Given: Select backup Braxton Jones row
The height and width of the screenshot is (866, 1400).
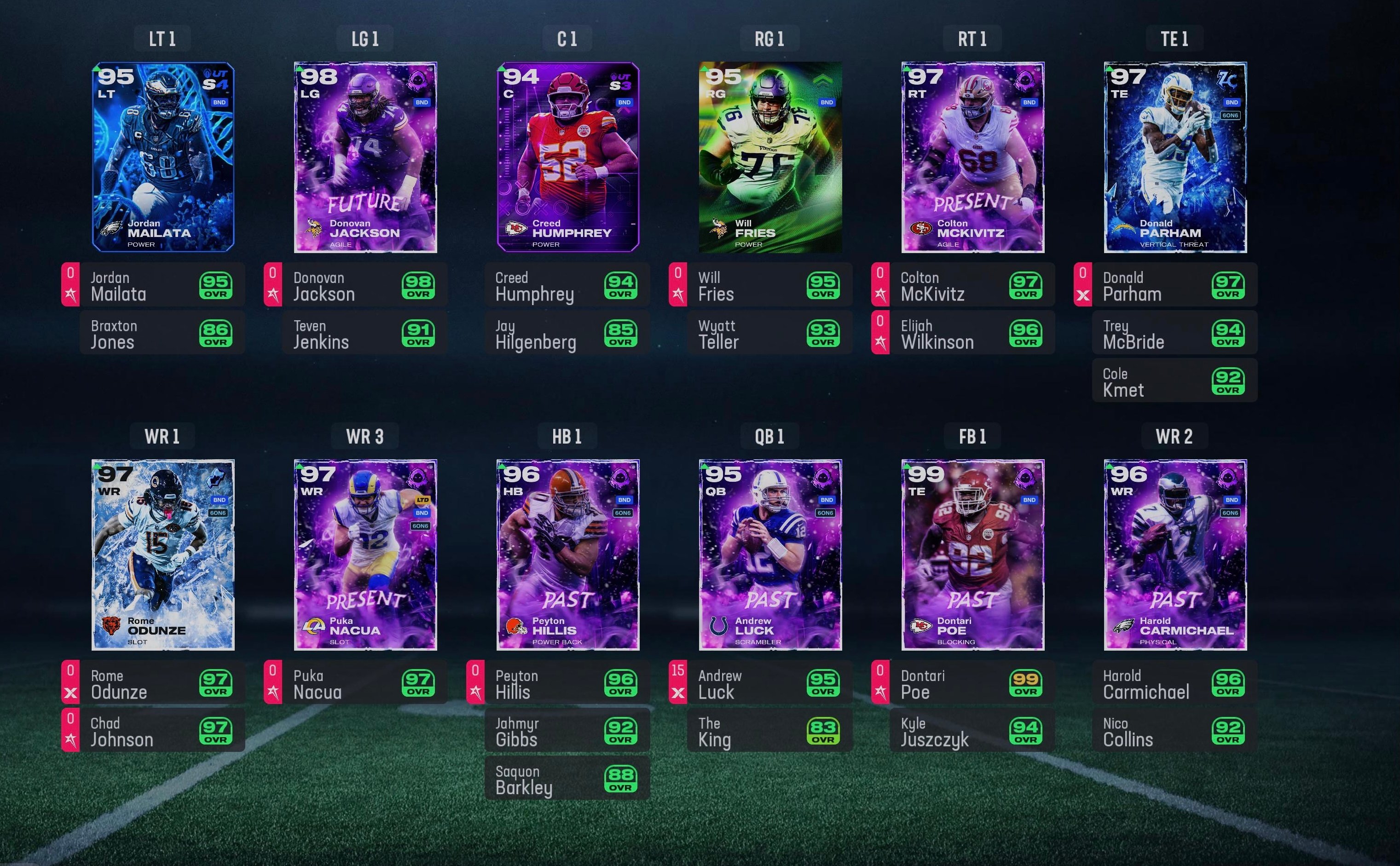Looking at the screenshot, I should (162, 333).
